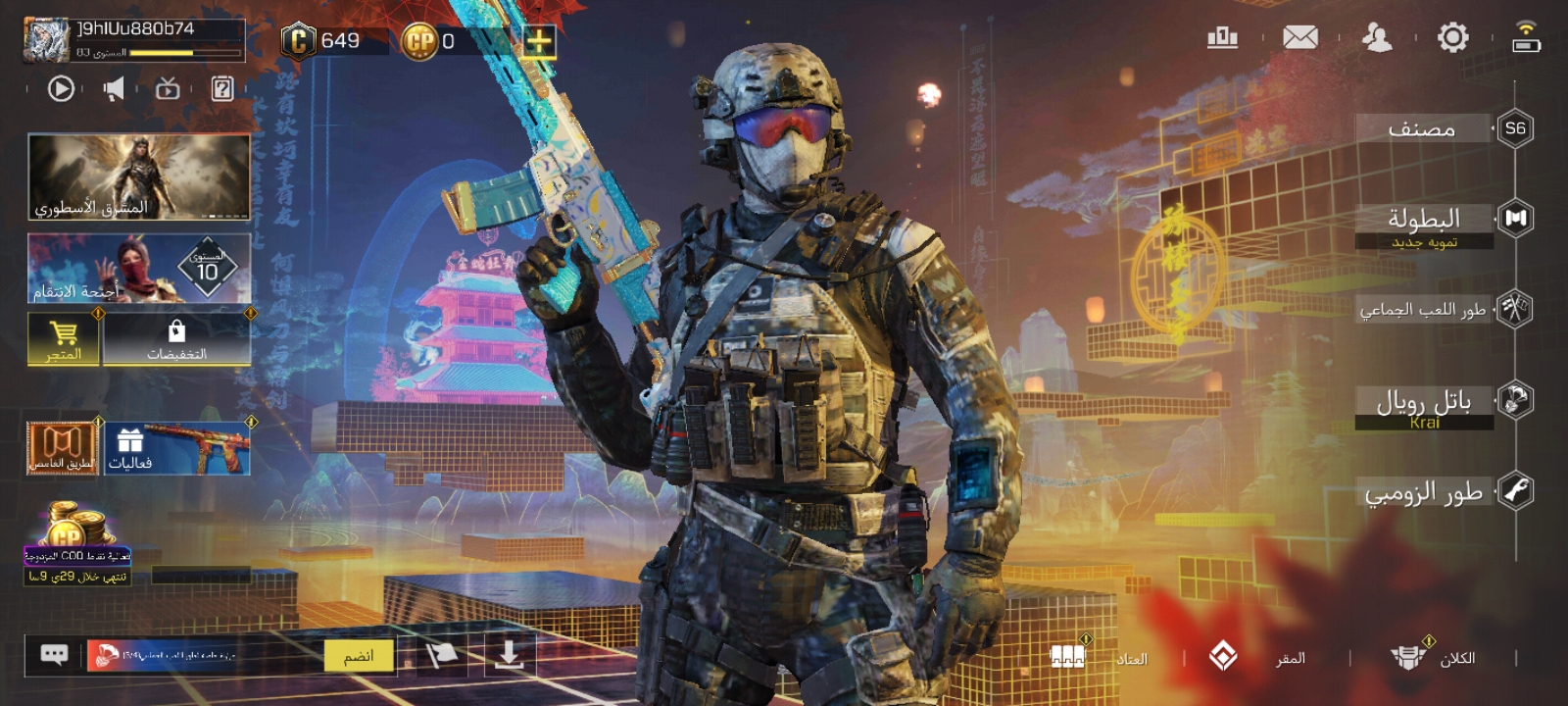Open the events (فعاليات) gift banner

pos(177,449)
